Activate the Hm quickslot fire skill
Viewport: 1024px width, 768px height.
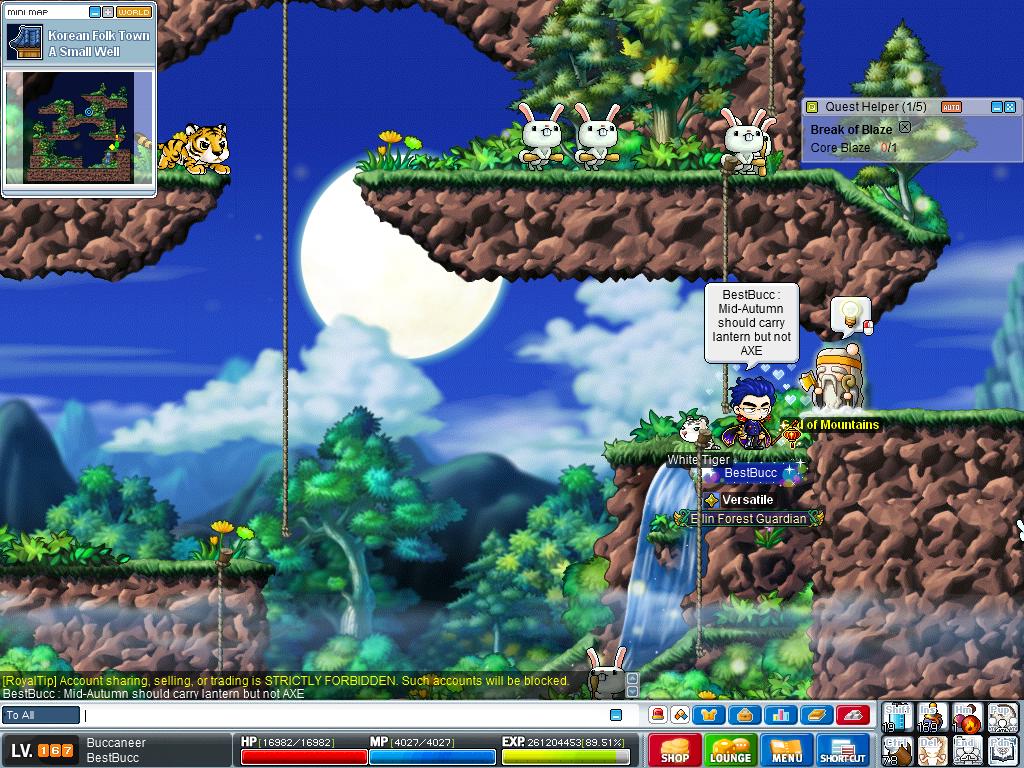pos(966,717)
